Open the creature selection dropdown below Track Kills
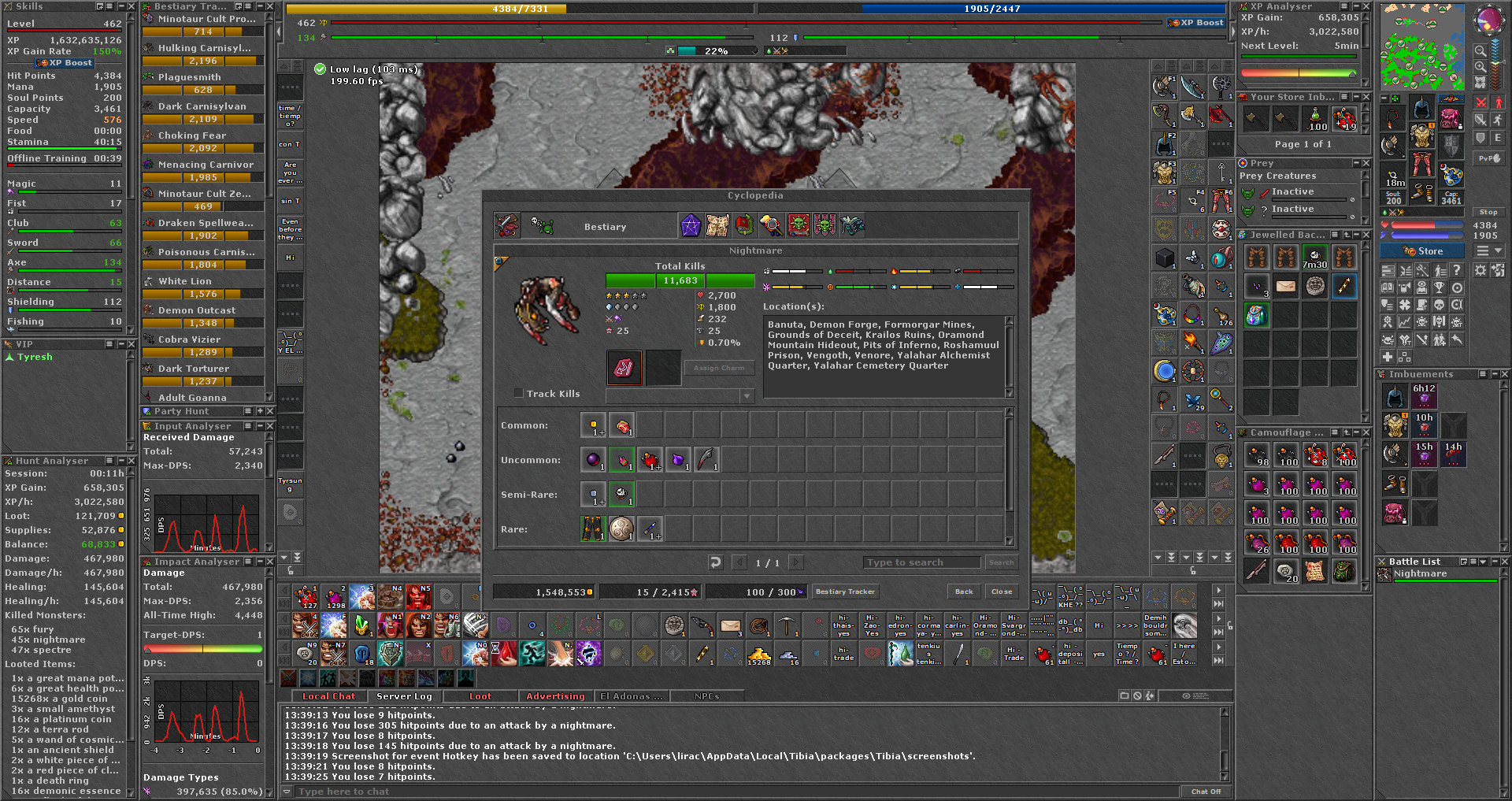Viewport: 1512px width, 801px height. (x=747, y=395)
